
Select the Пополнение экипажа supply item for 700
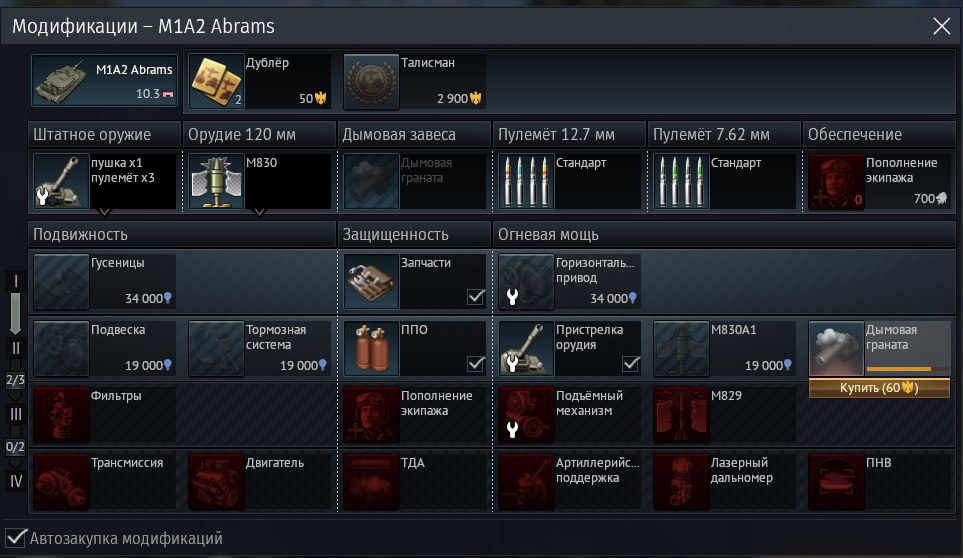point(878,181)
